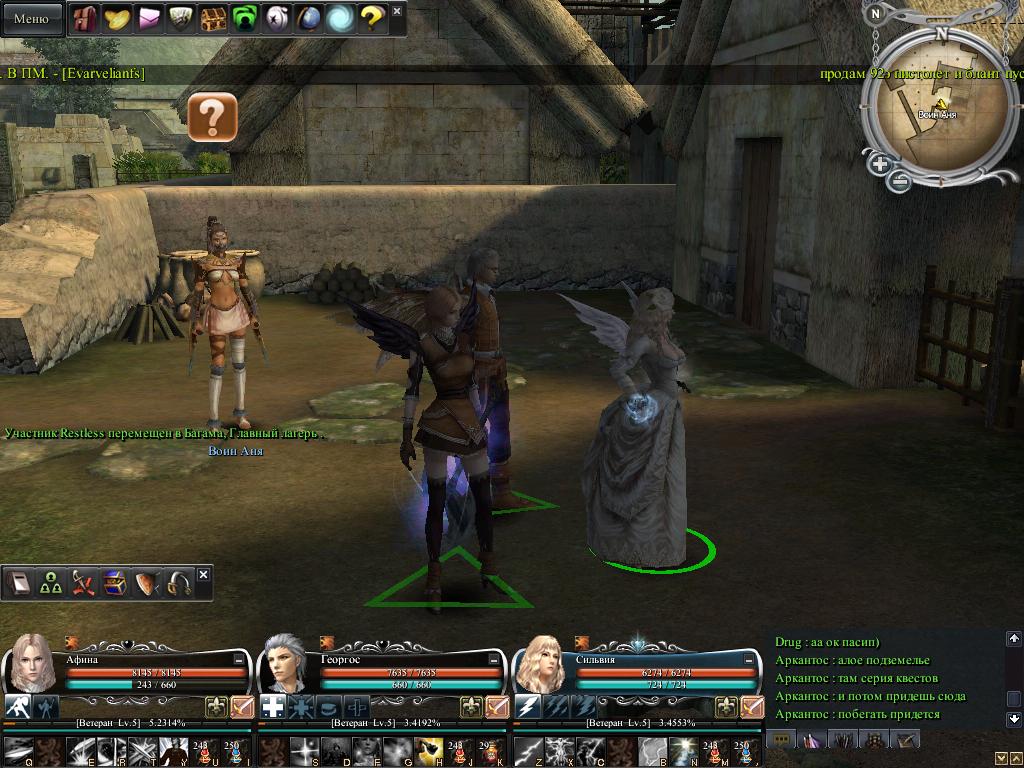Select Афина's character portrait
This screenshot has height=768, width=1024.
(30, 662)
